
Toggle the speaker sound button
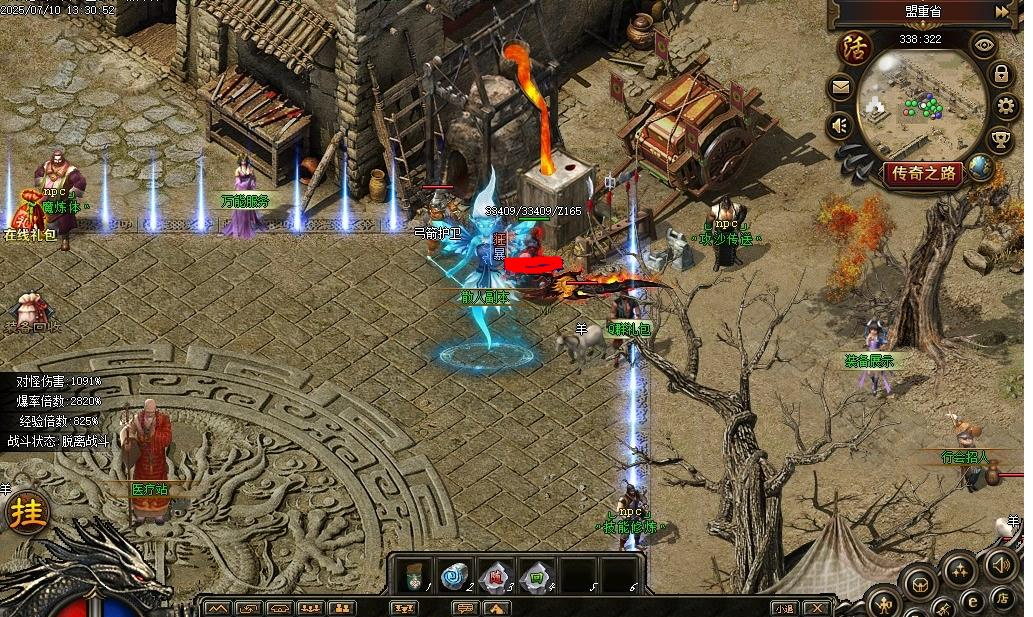[x=1000, y=563]
